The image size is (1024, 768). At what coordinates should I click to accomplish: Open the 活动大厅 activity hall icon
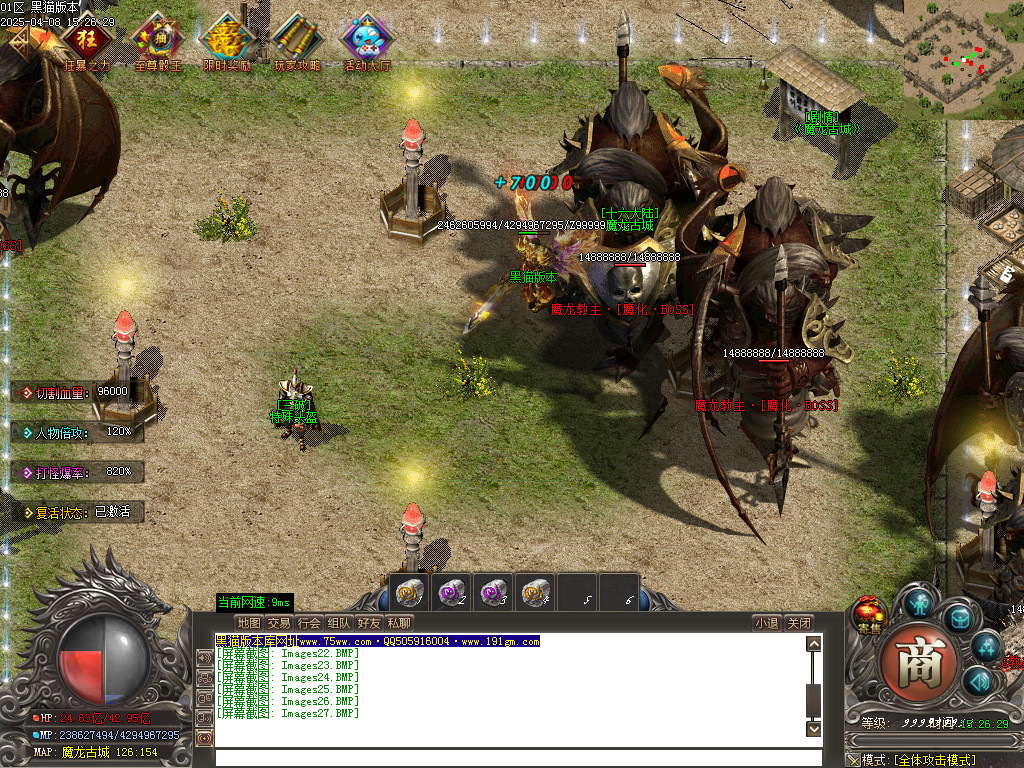(x=367, y=41)
